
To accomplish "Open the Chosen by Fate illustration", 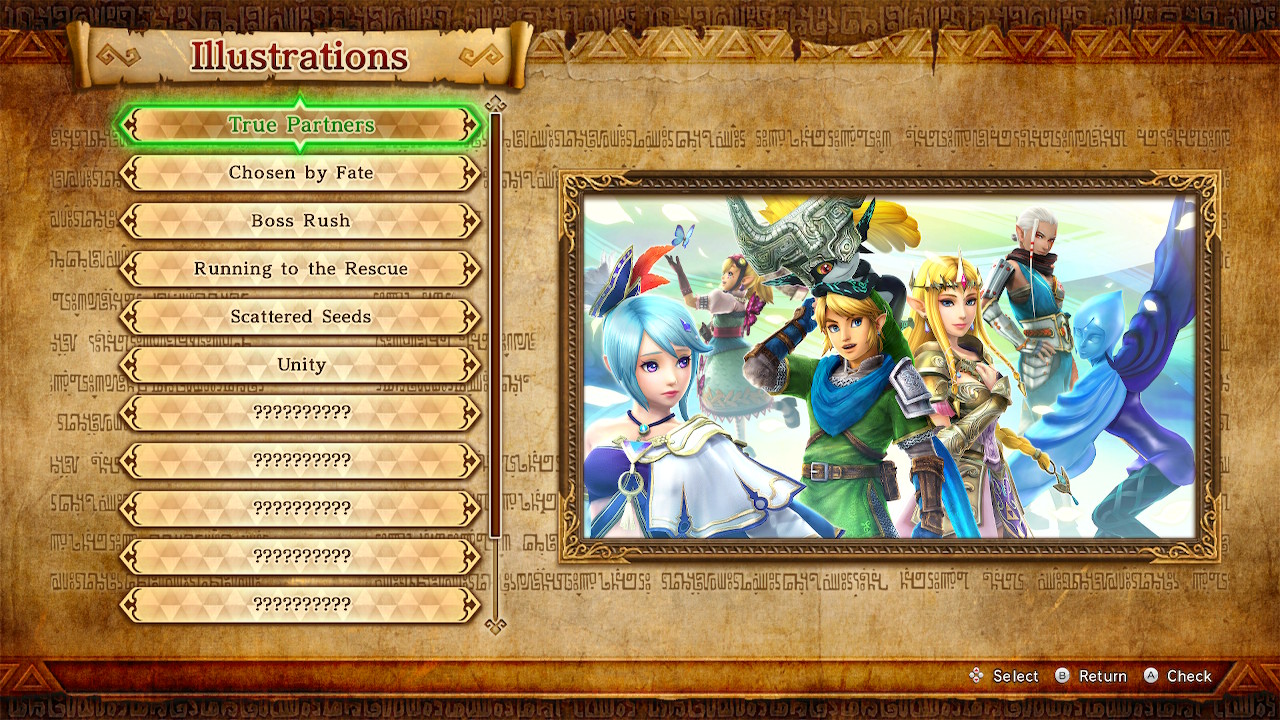I will [x=300, y=172].
